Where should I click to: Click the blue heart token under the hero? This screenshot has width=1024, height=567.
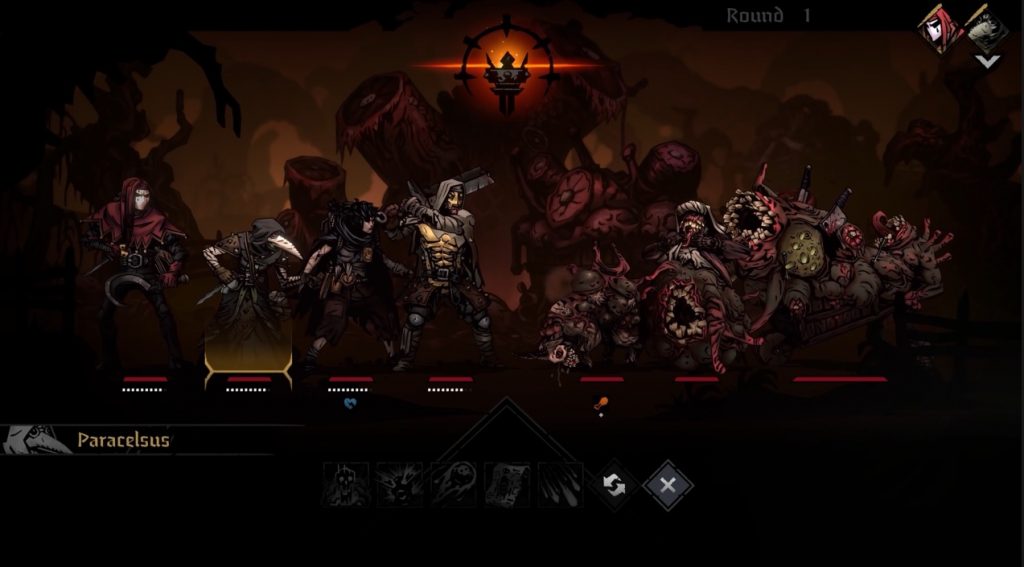click(350, 404)
